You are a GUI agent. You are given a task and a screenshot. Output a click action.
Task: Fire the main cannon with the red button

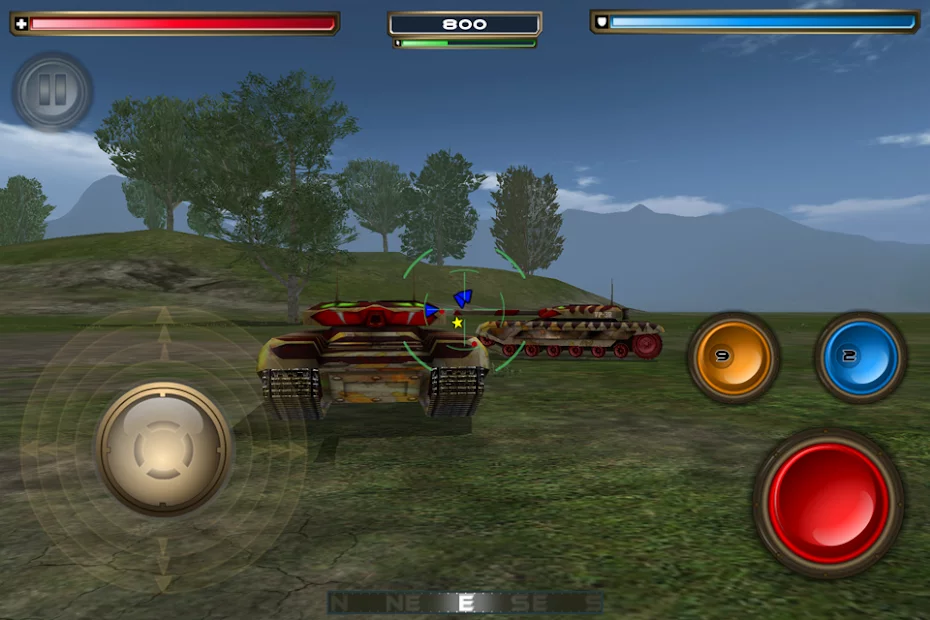pos(828,503)
